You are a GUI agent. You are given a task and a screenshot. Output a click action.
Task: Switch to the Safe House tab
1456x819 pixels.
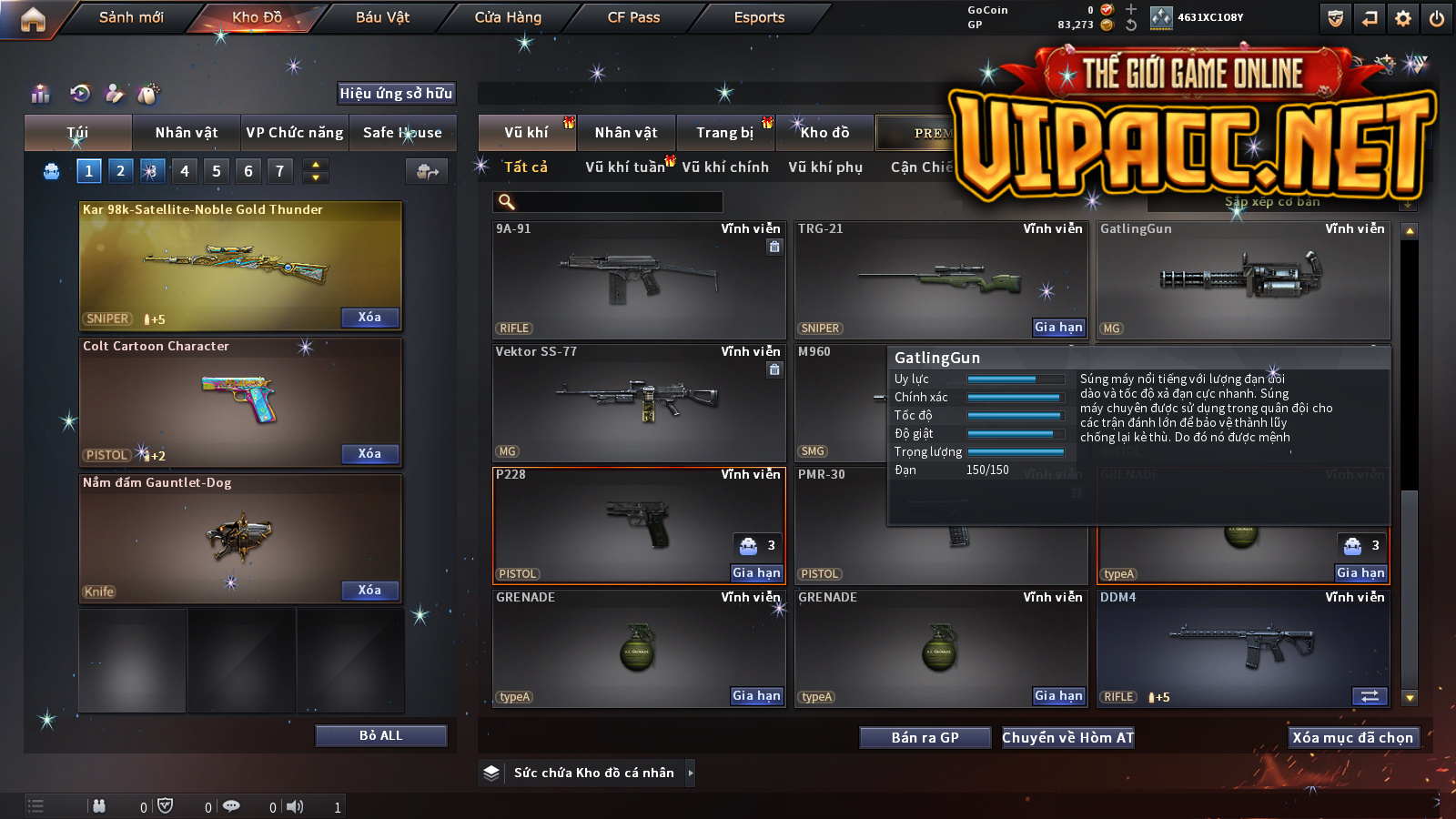402,133
